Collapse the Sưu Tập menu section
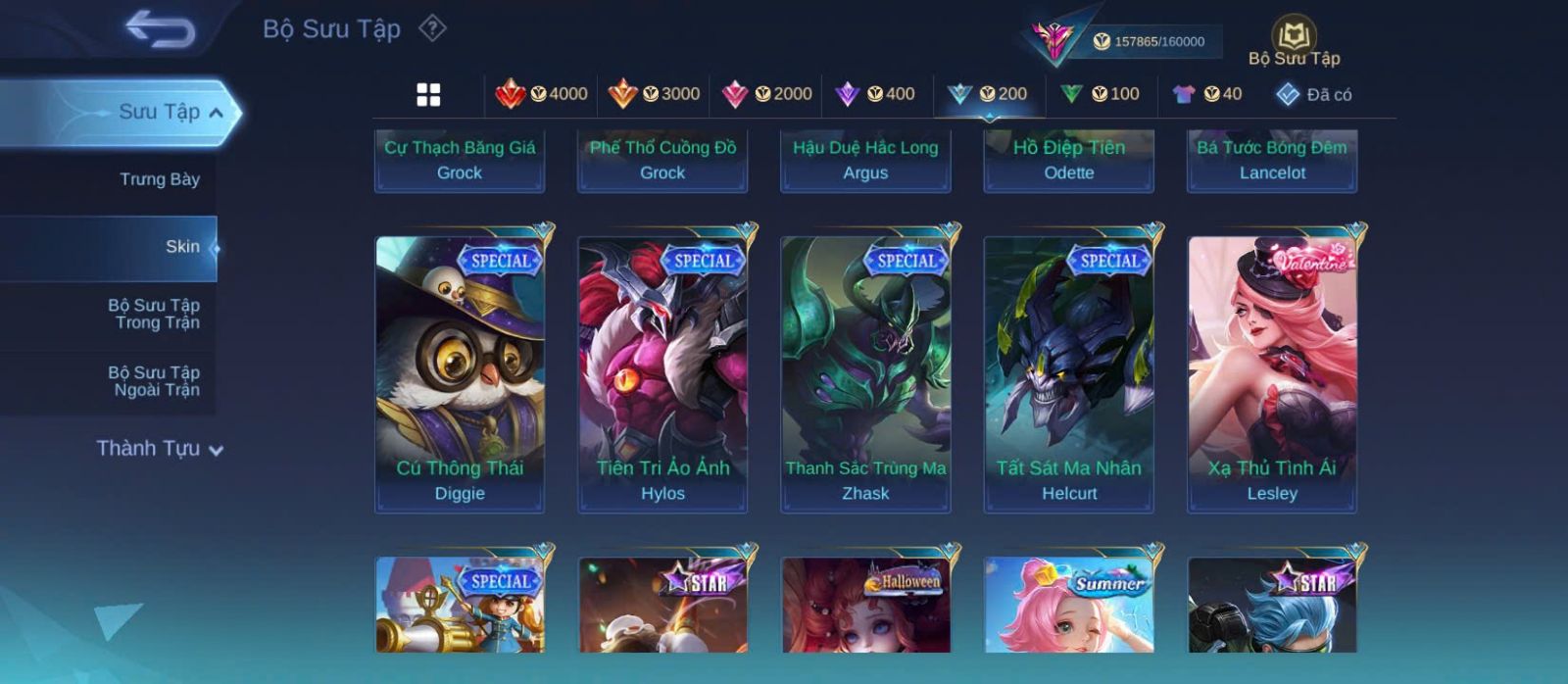This screenshot has width=1568, height=684. tap(217, 113)
